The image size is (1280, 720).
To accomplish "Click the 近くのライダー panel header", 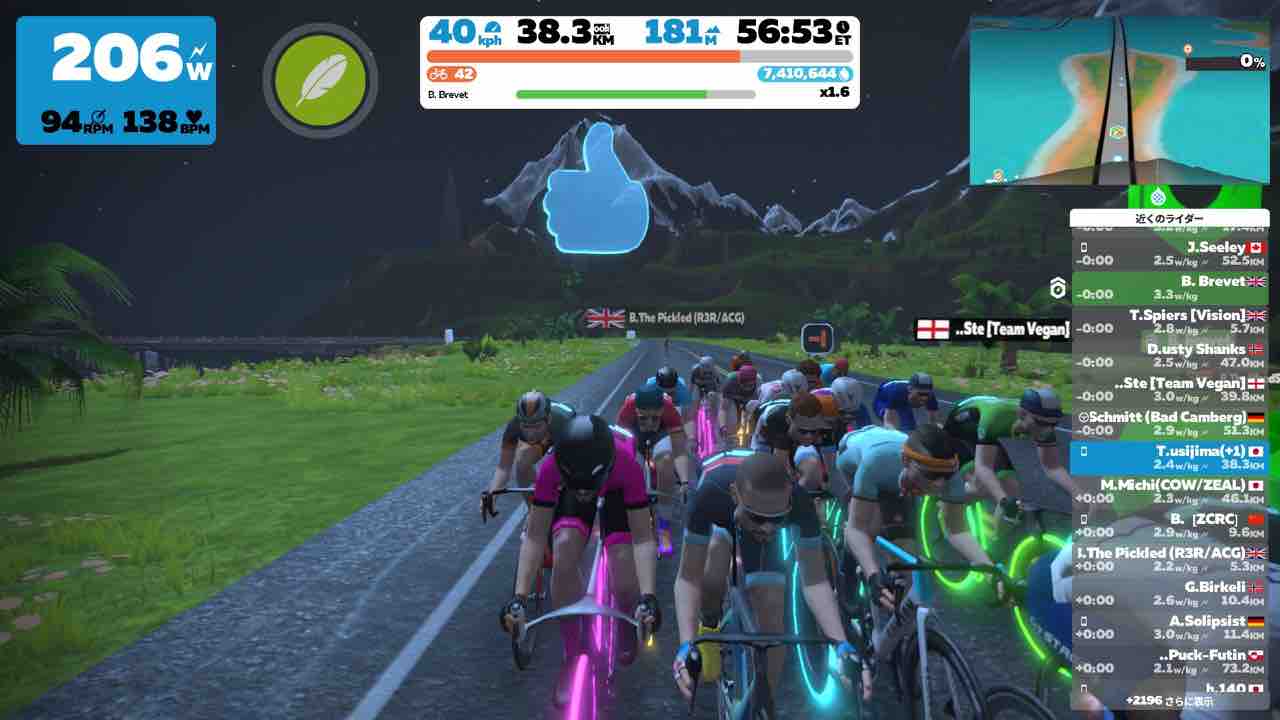I will [x=1172, y=217].
